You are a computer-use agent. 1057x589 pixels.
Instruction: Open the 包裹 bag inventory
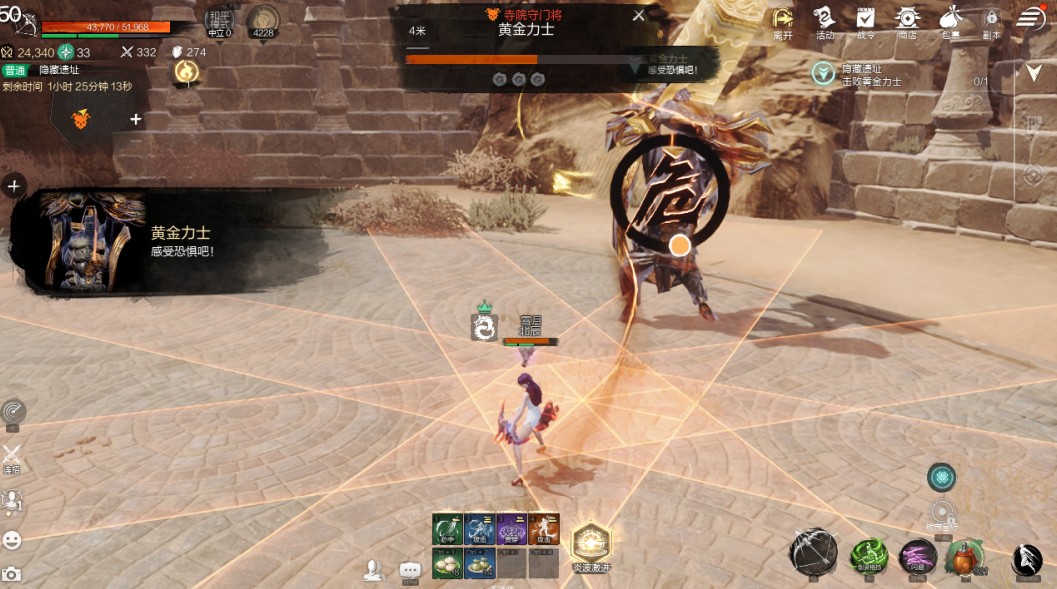[949, 19]
